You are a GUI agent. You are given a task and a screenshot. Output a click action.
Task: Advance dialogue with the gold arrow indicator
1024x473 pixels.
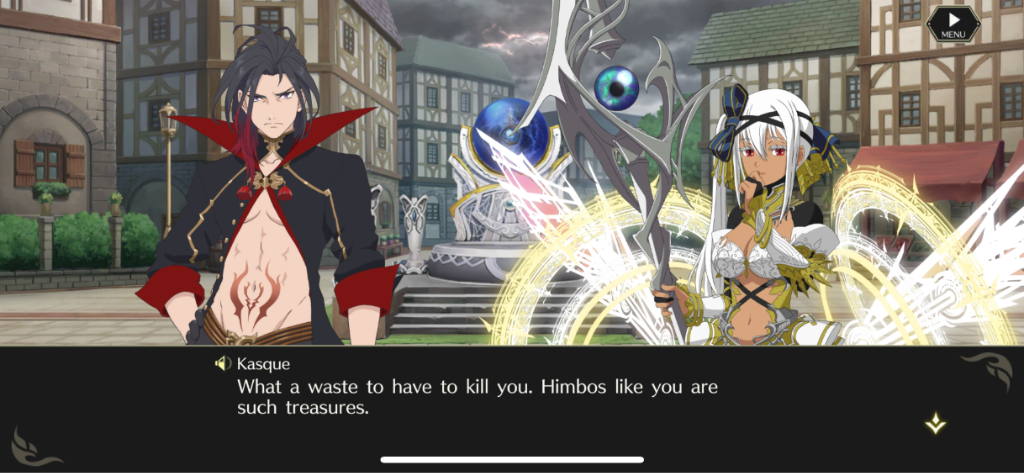click(x=935, y=424)
